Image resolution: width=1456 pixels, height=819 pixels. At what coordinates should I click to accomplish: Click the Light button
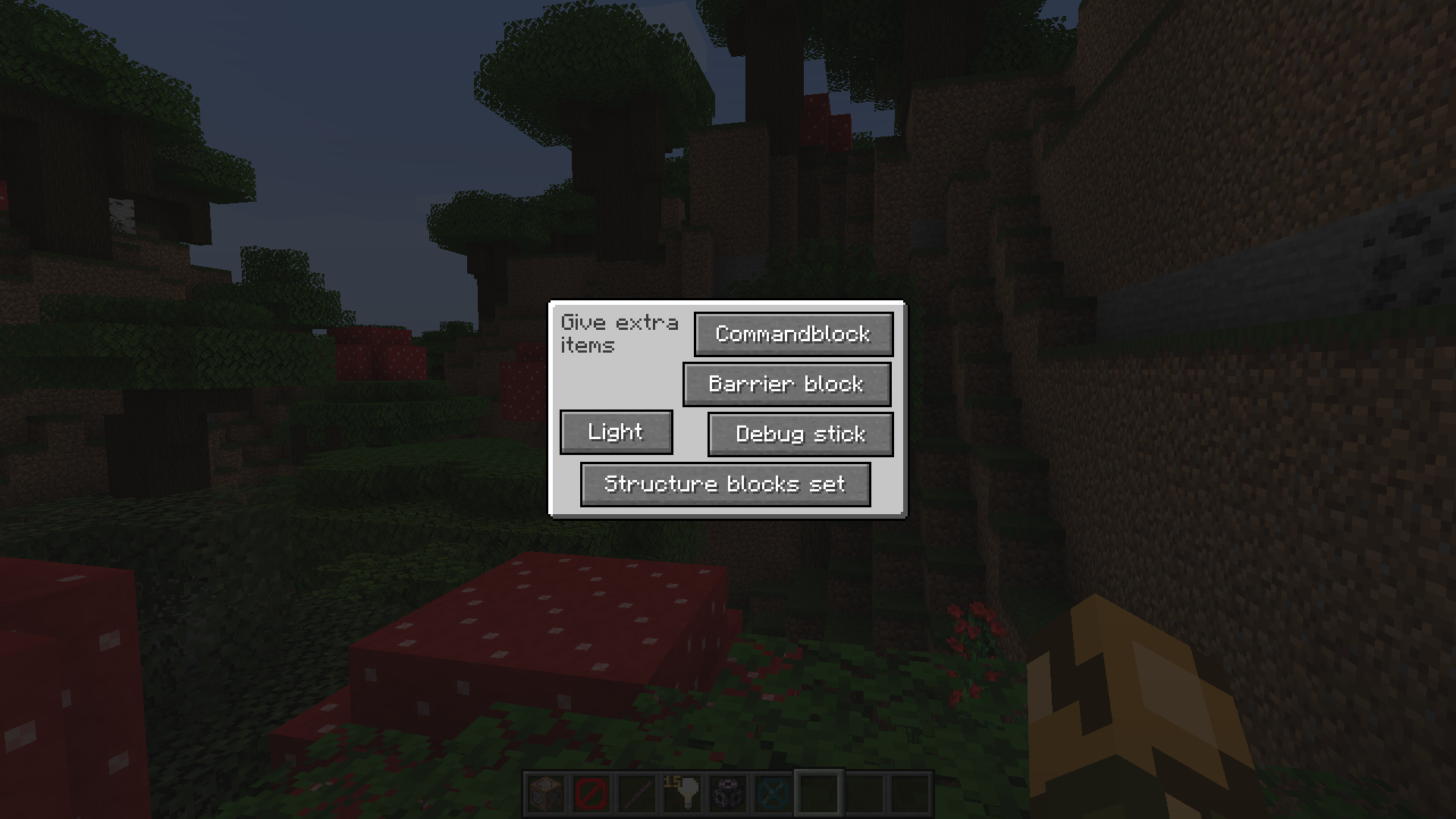point(616,432)
